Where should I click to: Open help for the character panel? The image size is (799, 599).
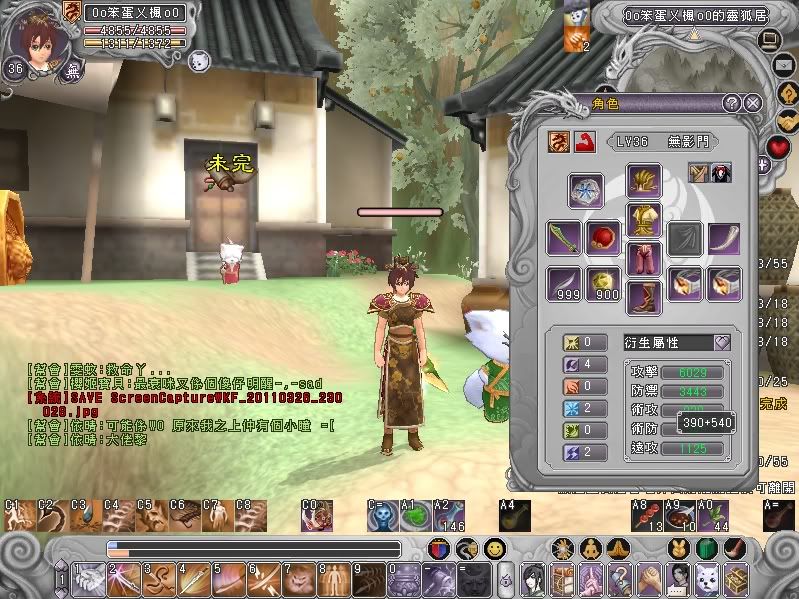click(x=732, y=103)
